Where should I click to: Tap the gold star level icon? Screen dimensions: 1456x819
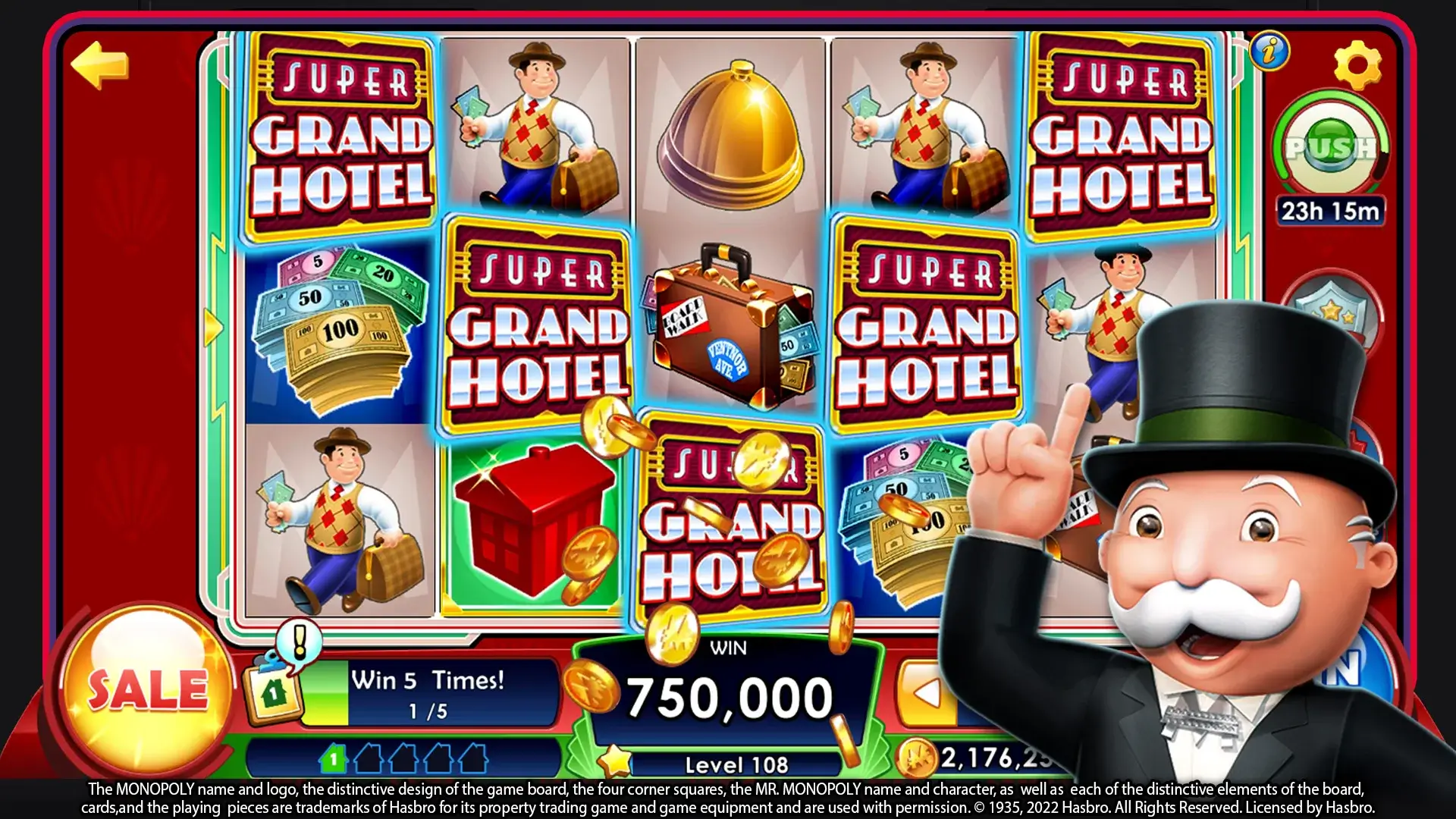(x=615, y=761)
